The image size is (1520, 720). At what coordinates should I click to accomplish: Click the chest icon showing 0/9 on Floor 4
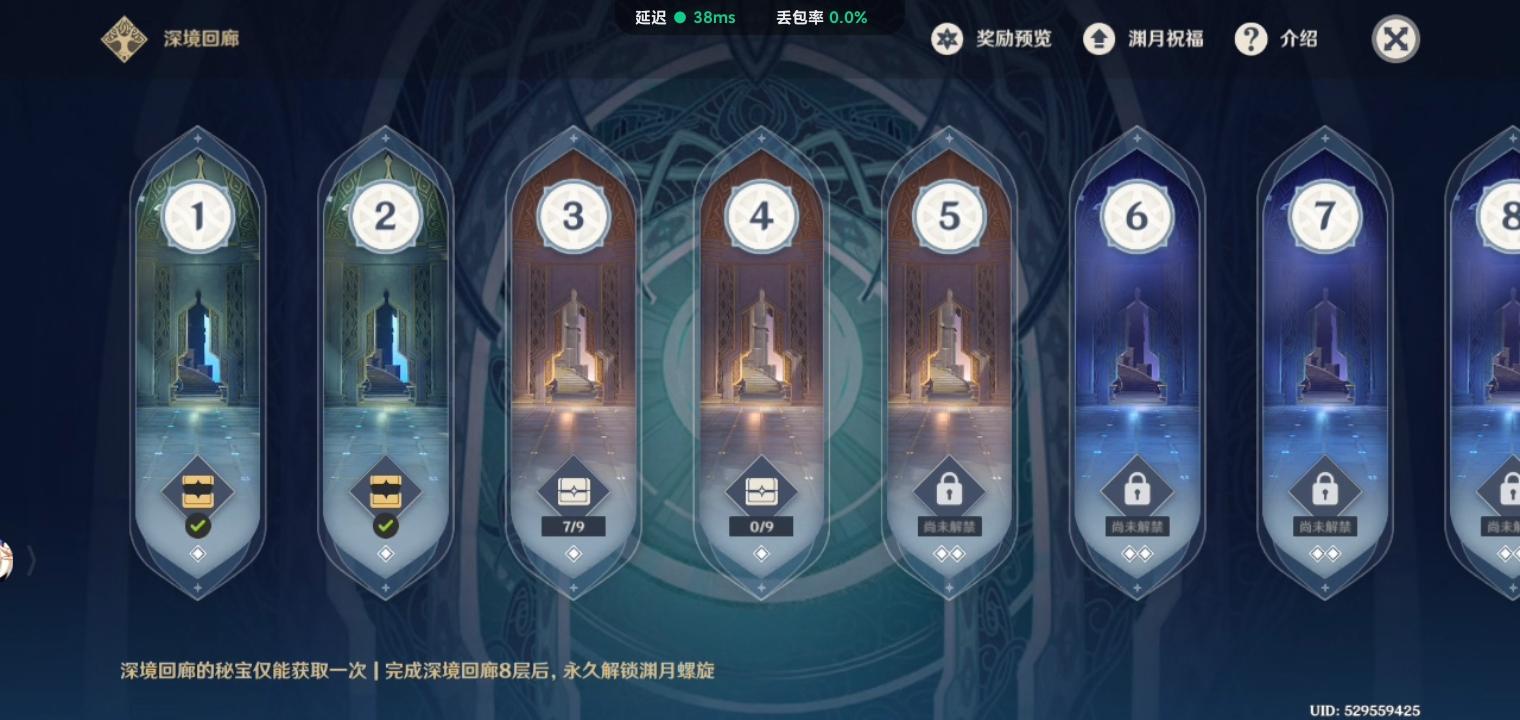761,490
